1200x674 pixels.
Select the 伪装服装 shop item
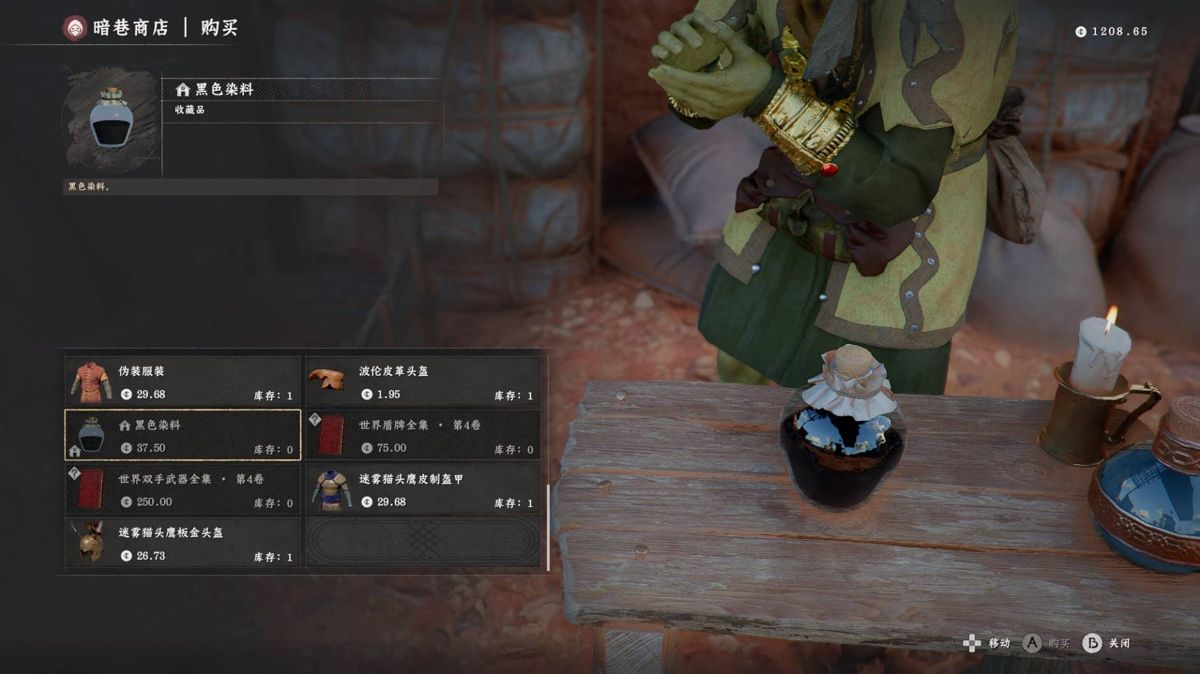(x=183, y=381)
